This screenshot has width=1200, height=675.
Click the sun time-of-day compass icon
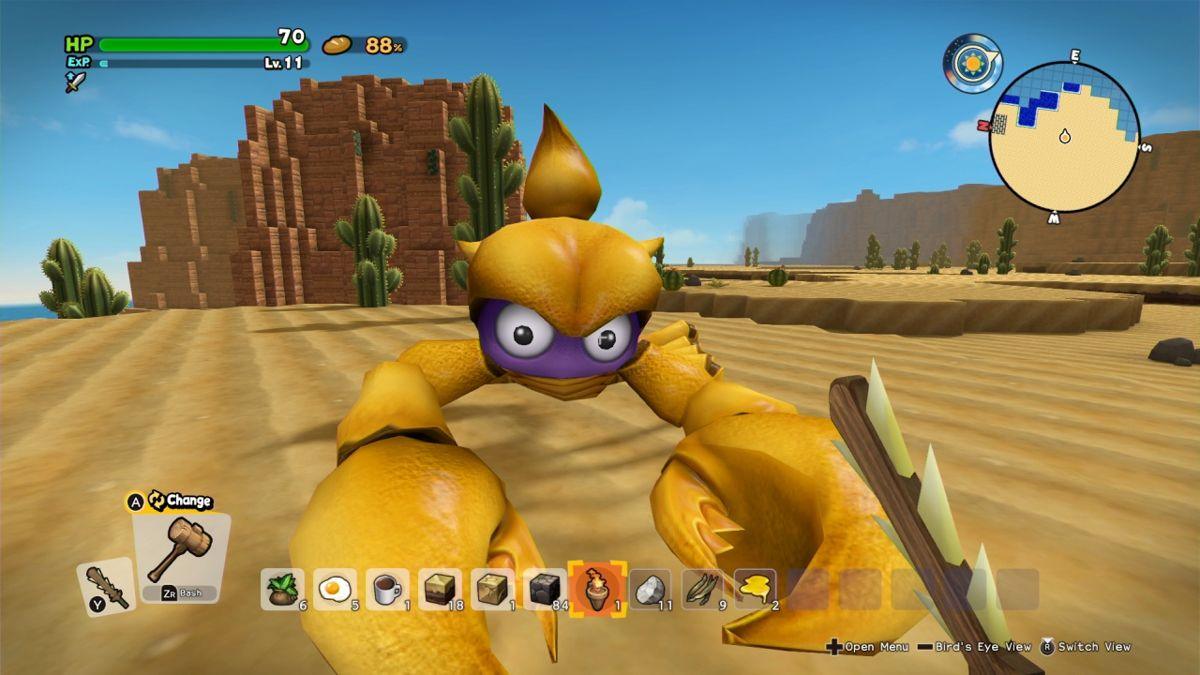click(x=971, y=63)
